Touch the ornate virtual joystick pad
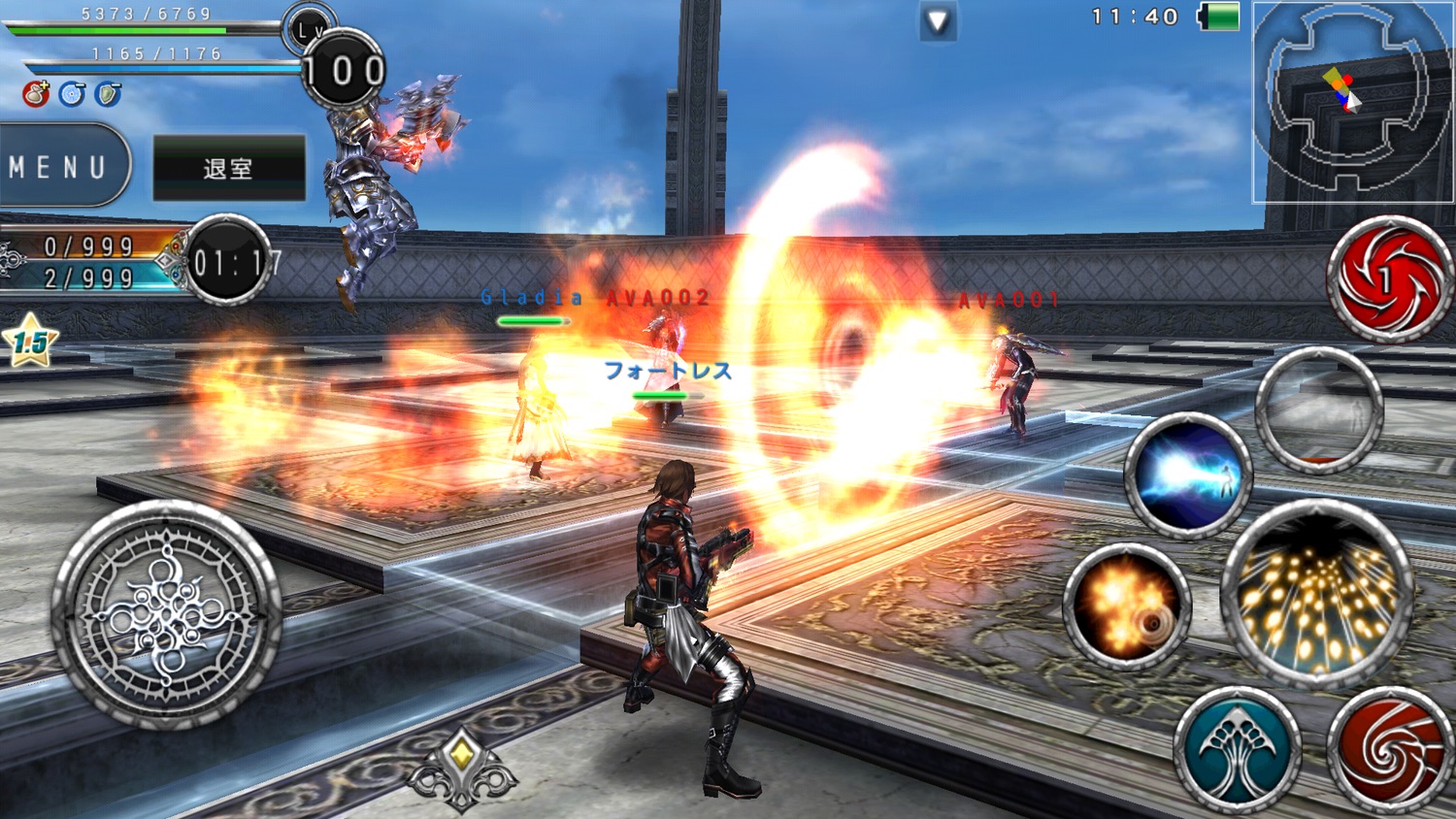 coord(166,613)
